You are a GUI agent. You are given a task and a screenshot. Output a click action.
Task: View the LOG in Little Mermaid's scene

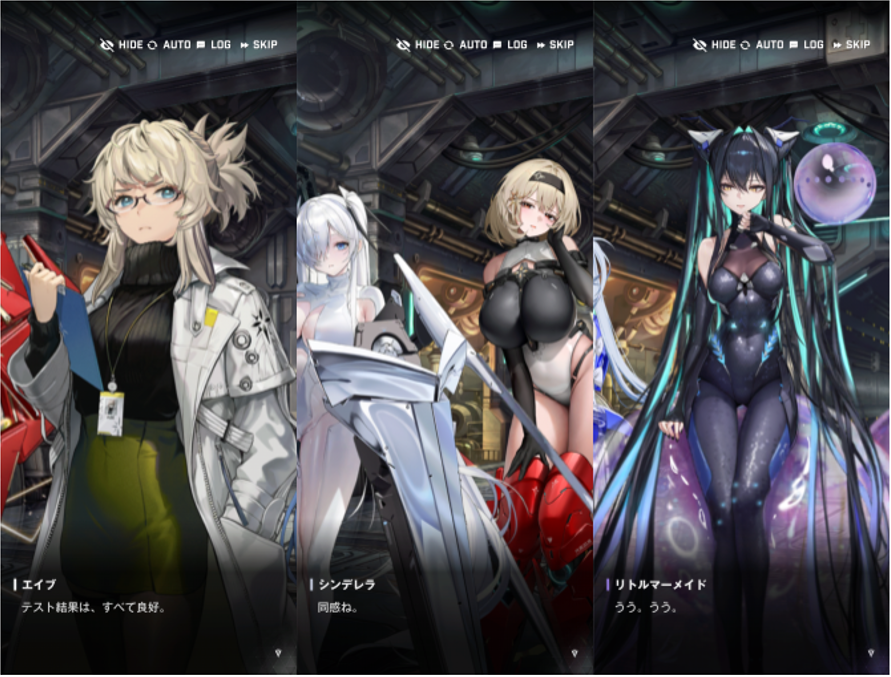pos(806,45)
